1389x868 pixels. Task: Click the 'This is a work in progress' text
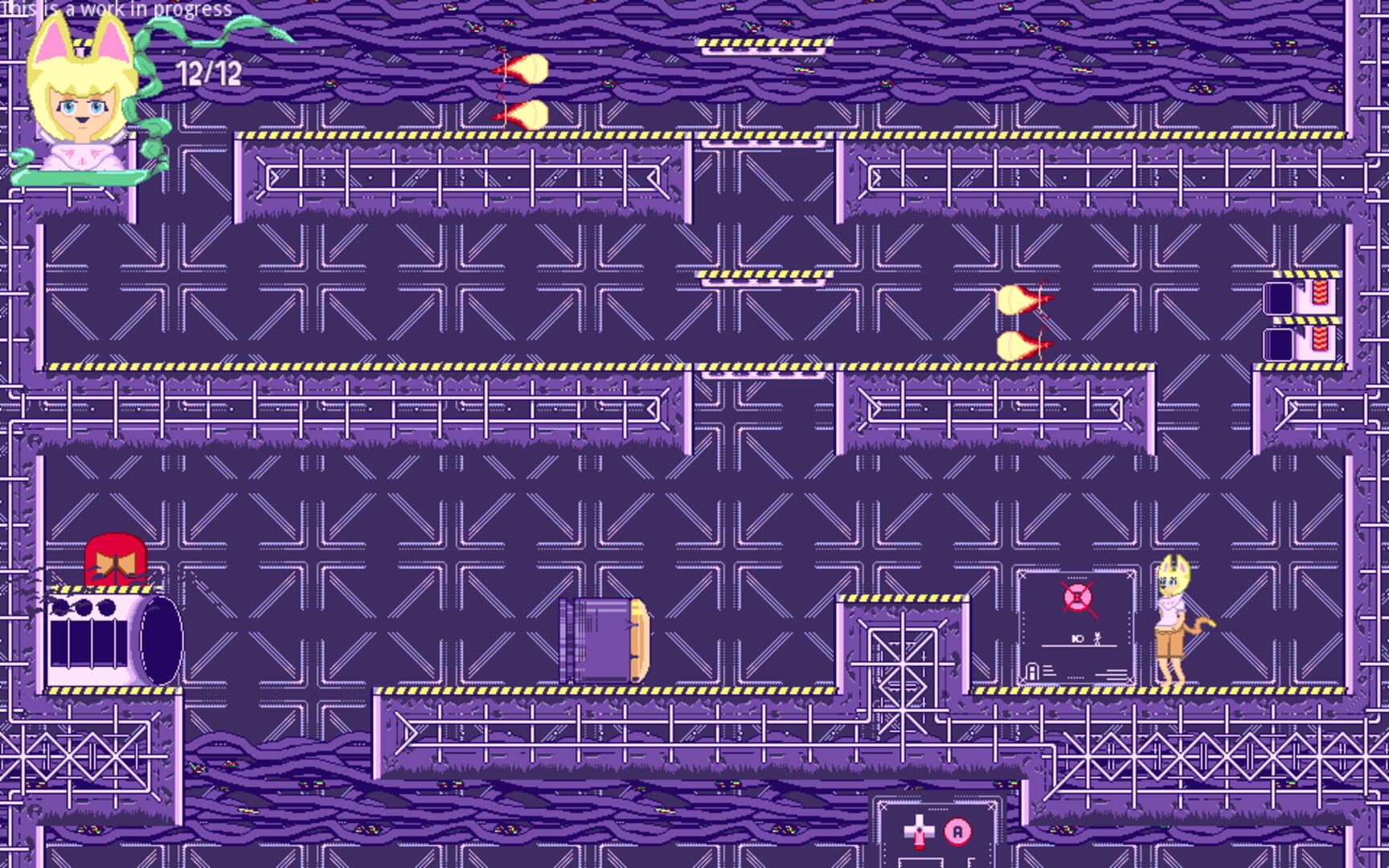[117, 10]
